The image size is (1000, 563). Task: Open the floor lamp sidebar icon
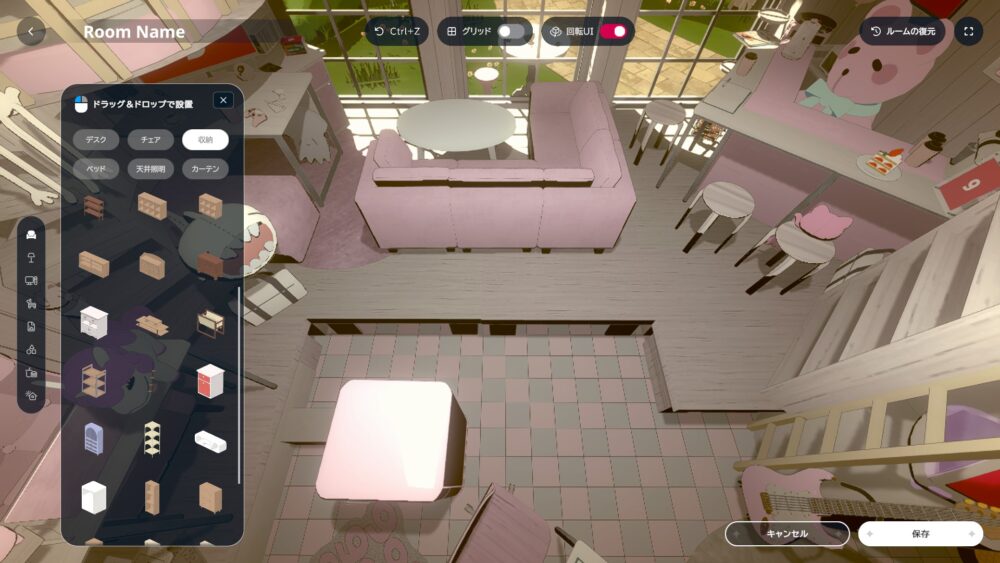coord(32,258)
